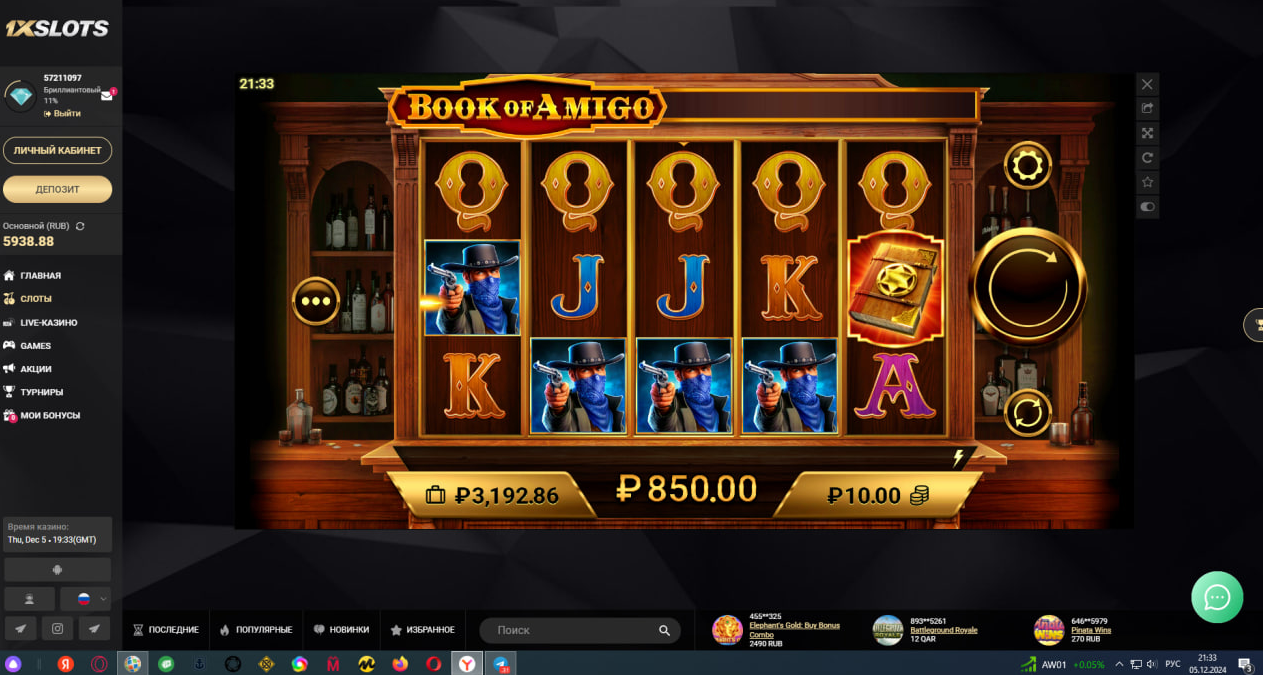Go to Главная home page
The height and width of the screenshot is (675, 1263).
pos(41,275)
